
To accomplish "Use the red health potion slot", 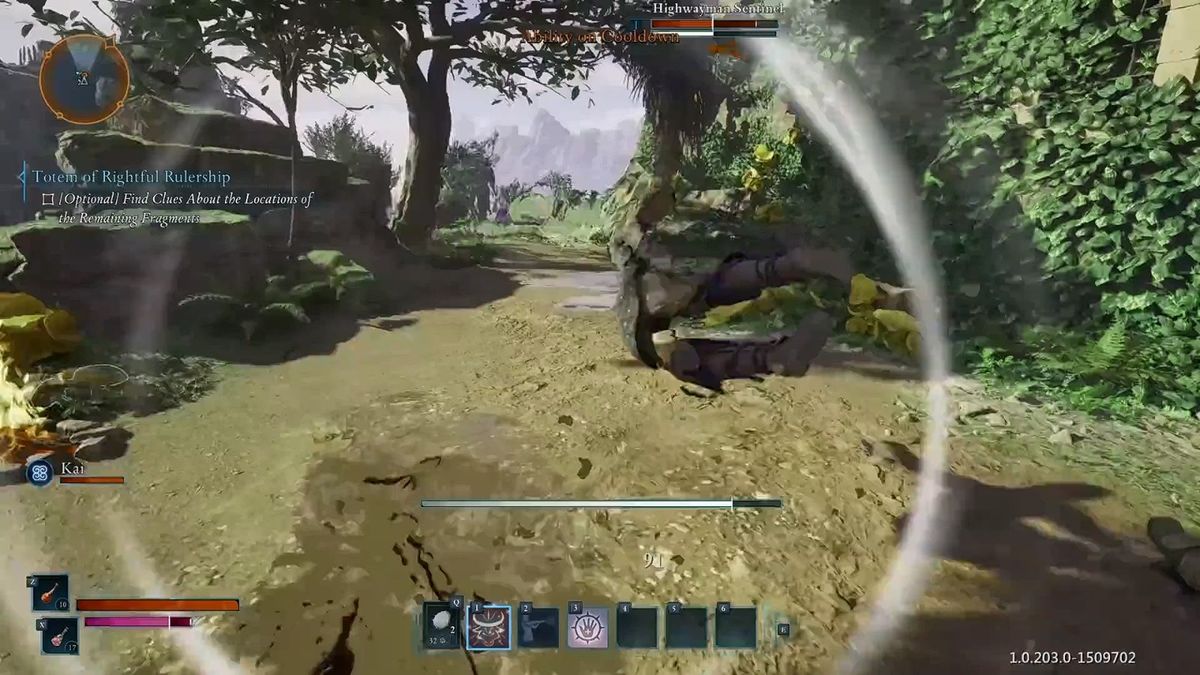I will [50, 593].
